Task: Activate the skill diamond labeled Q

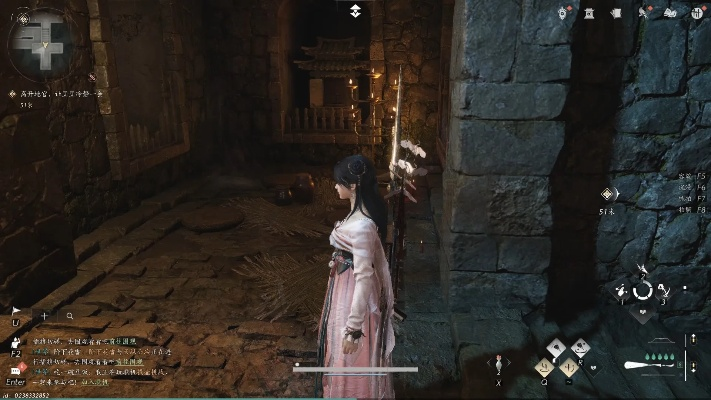Action: tap(545, 367)
